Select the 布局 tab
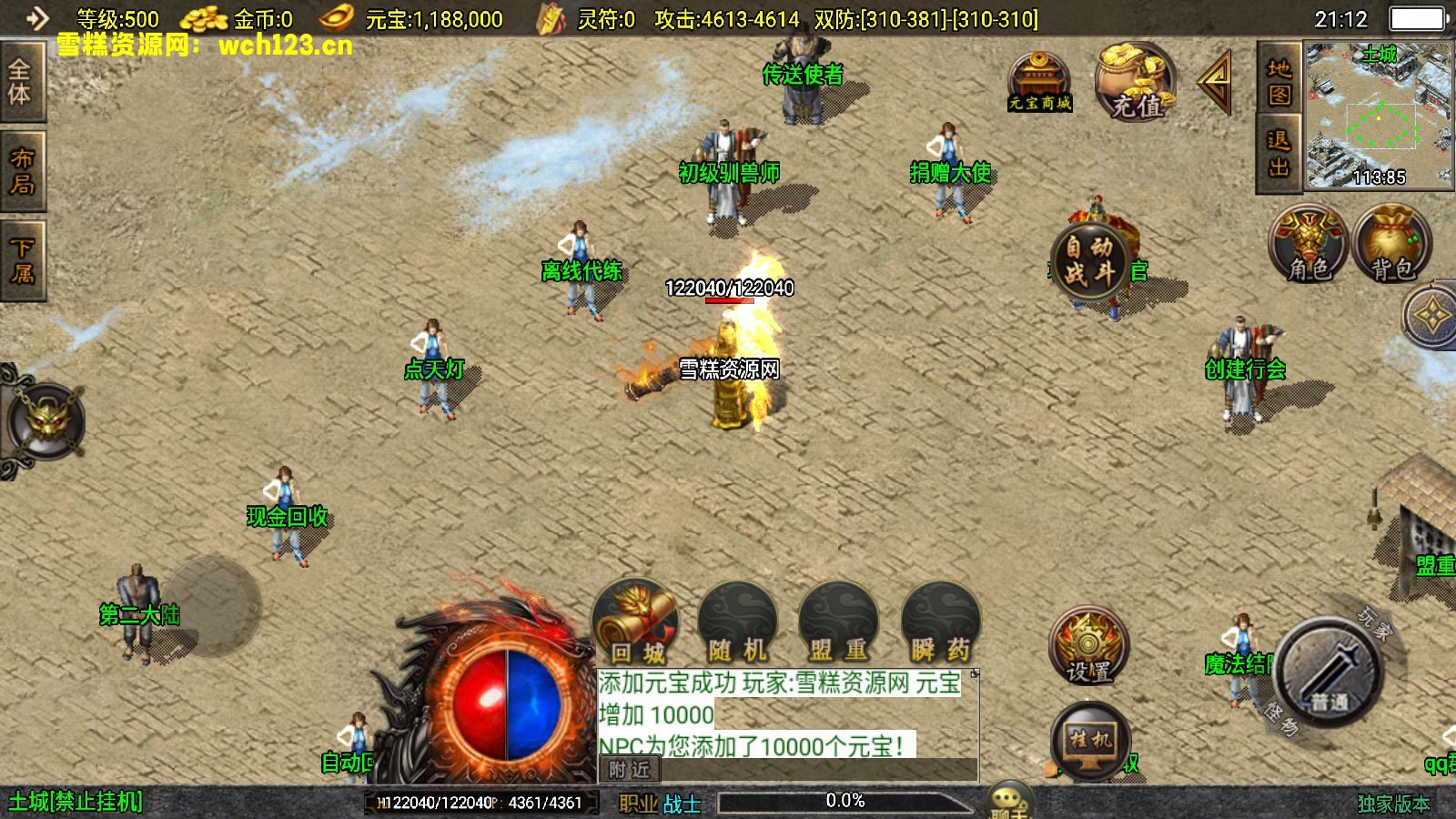The image size is (1456, 819). click(x=22, y=170)
